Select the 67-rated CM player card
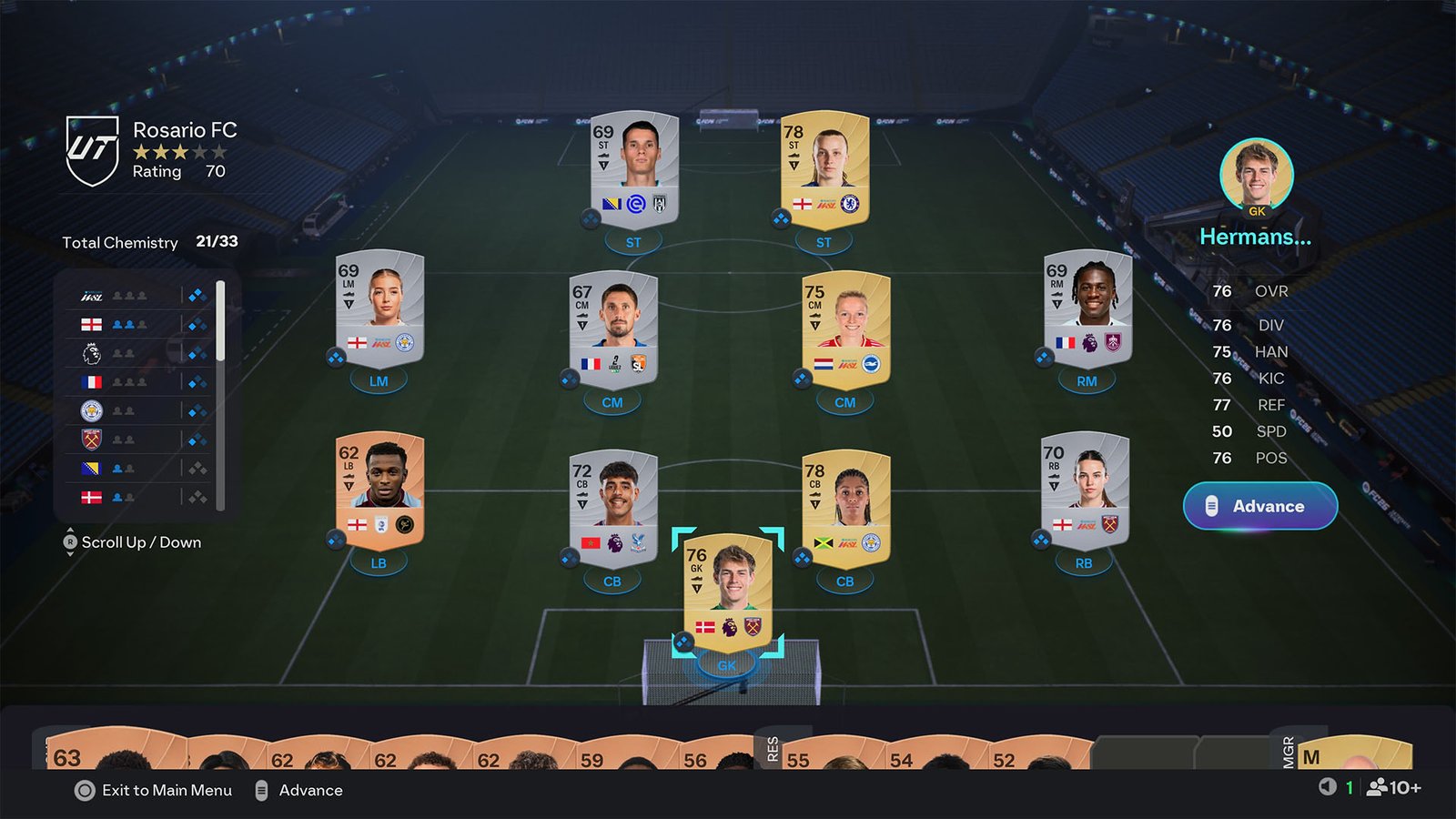 tap(612, 329)
